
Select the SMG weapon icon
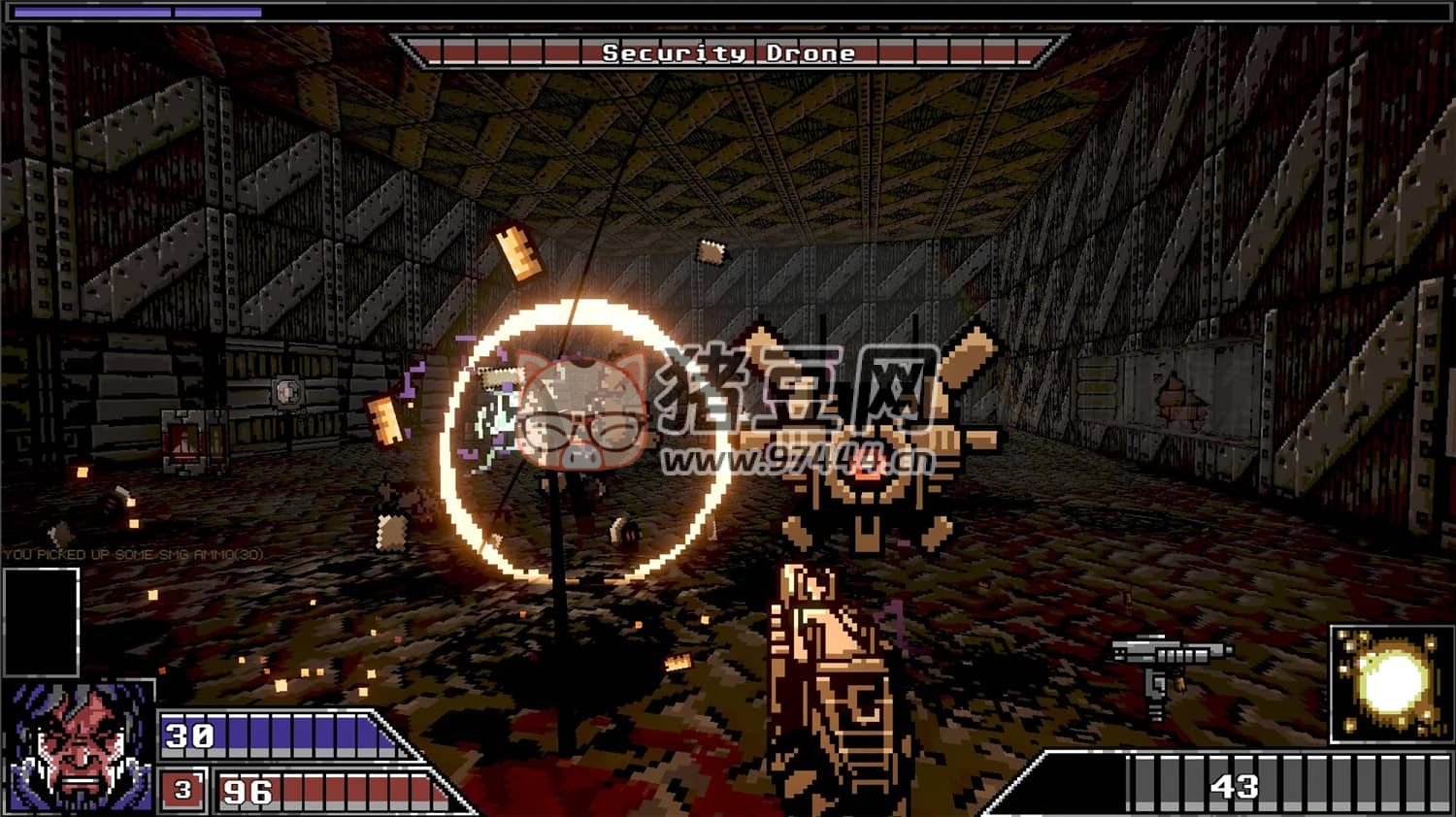tap(1169, 670)
